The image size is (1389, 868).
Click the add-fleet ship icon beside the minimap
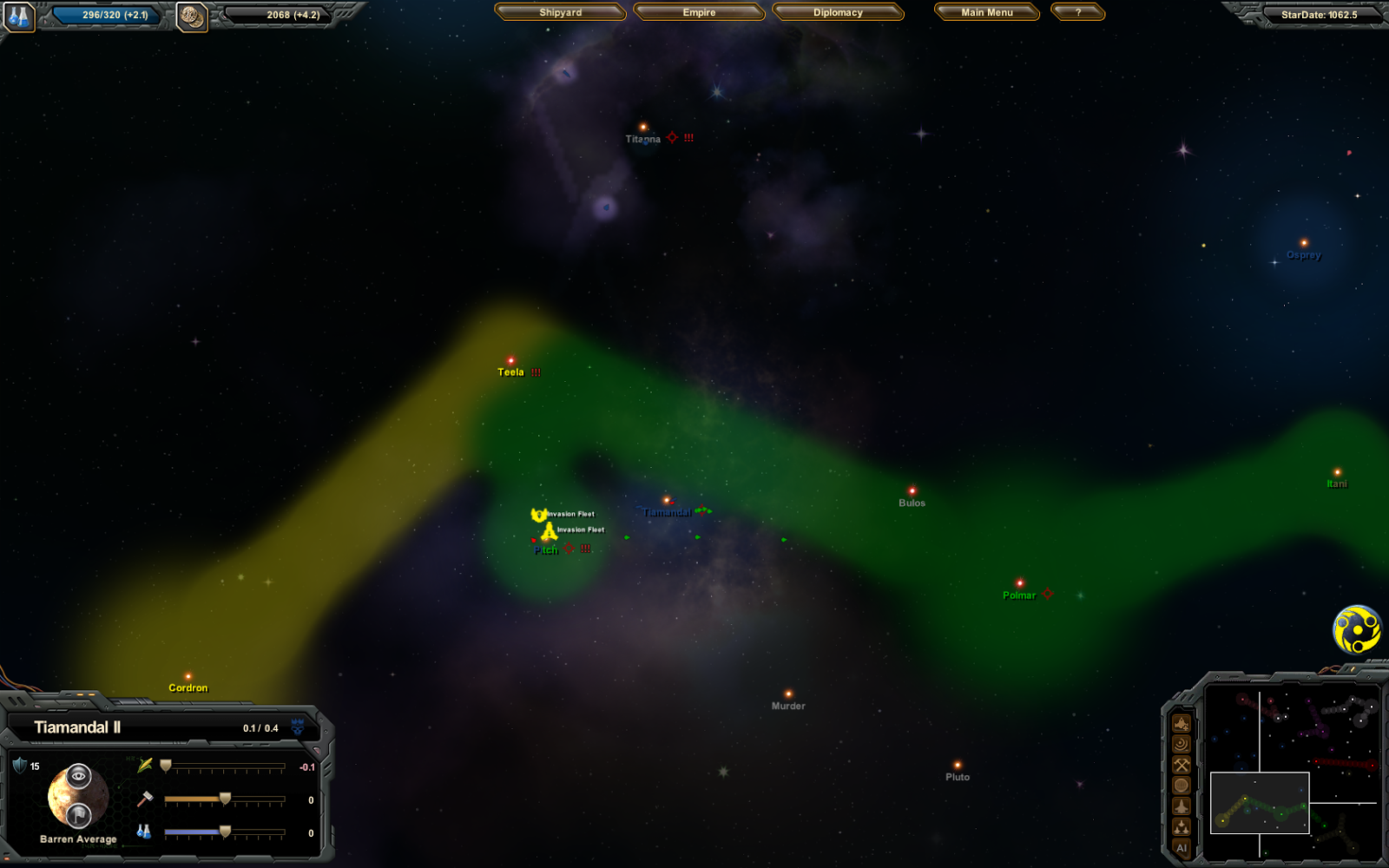1182,724
